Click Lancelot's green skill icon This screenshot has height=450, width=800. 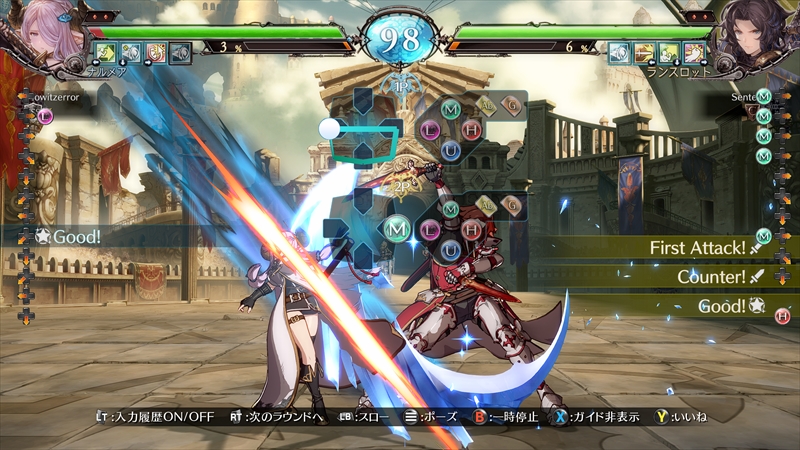(x=669, y=52)
